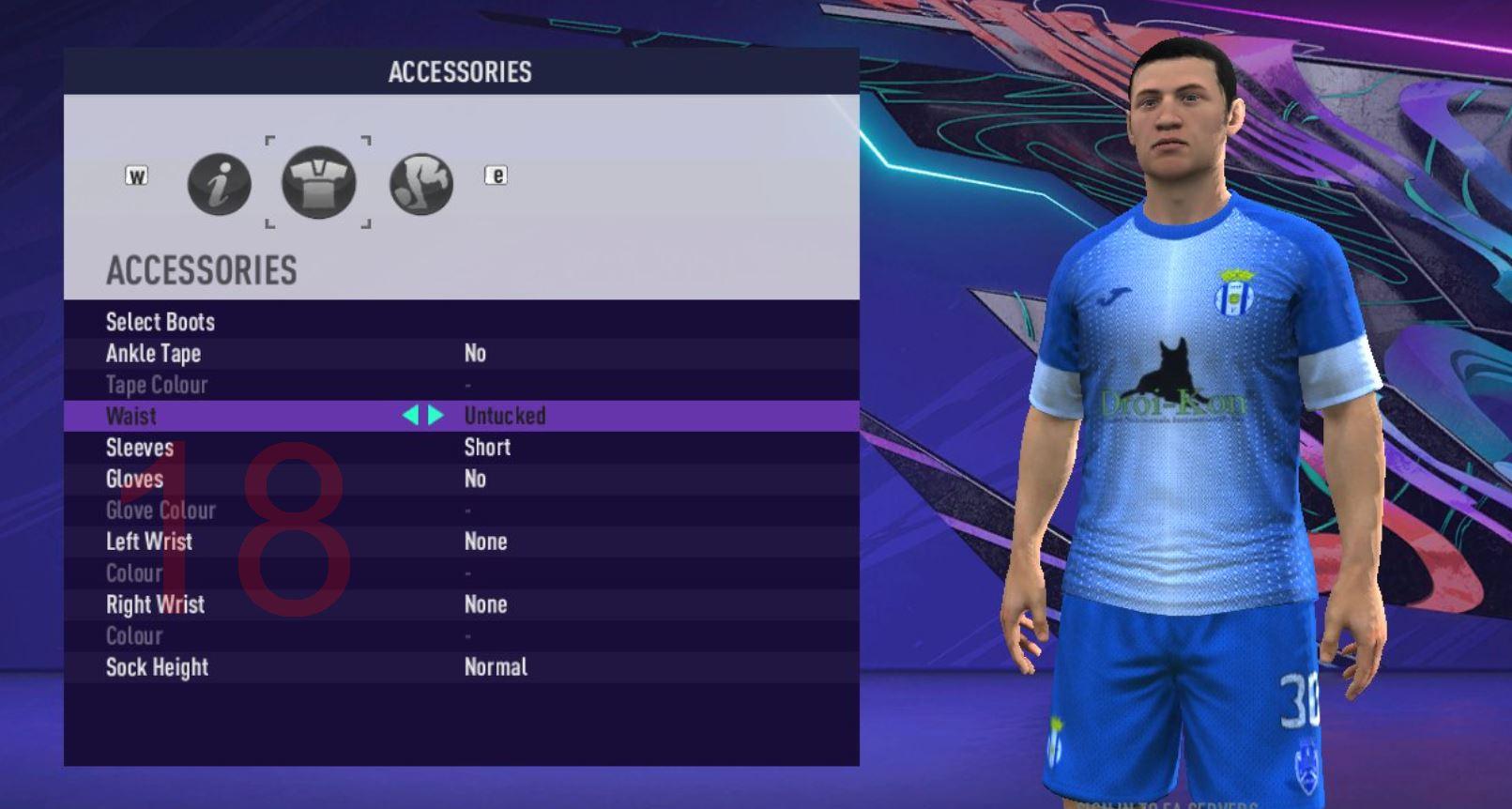Screen dimensions: 1512x809
Task: Click the left arrow on Waist
Action: pos(410,416)
